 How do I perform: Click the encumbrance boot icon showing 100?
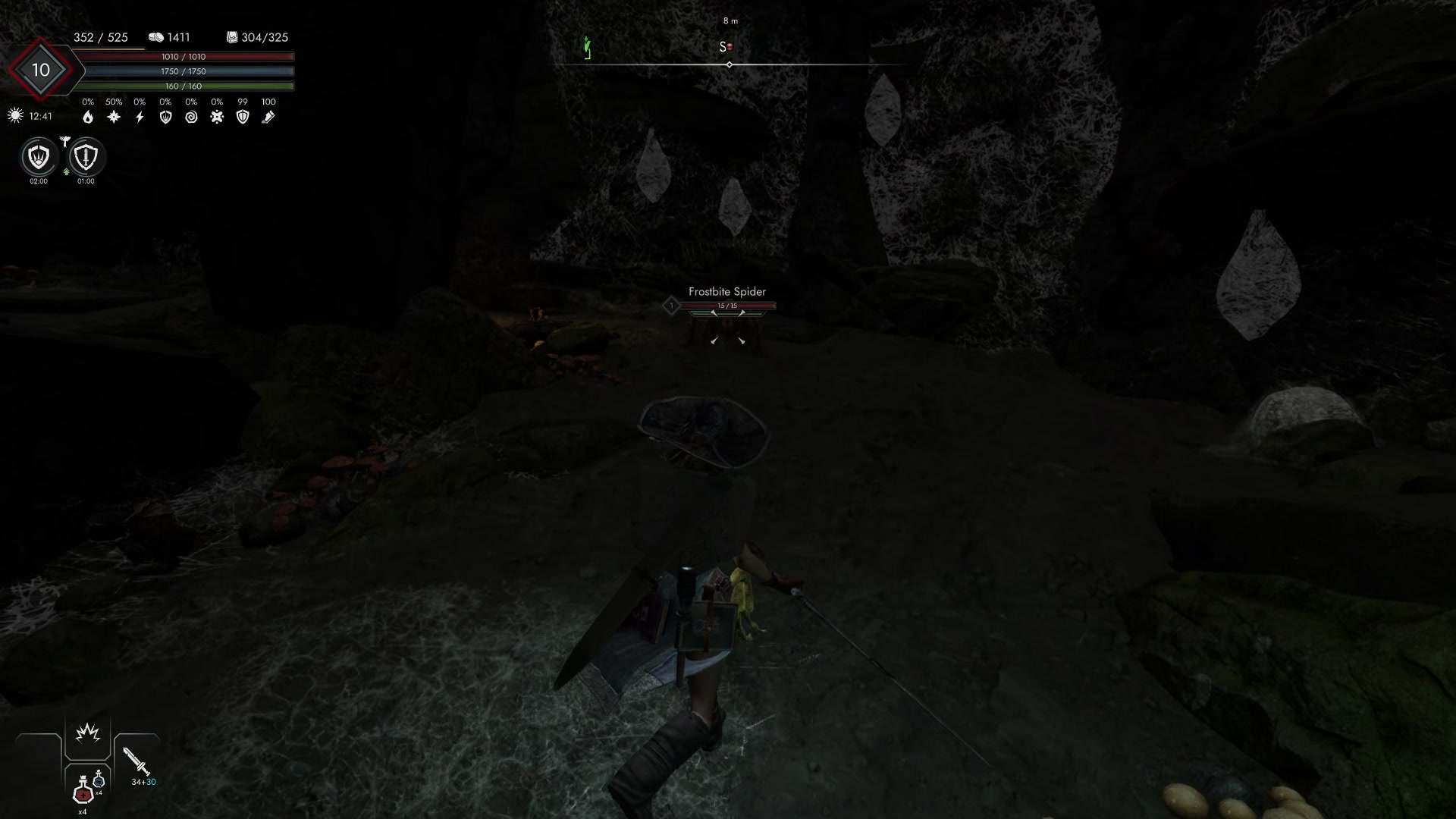coord(268,117)
